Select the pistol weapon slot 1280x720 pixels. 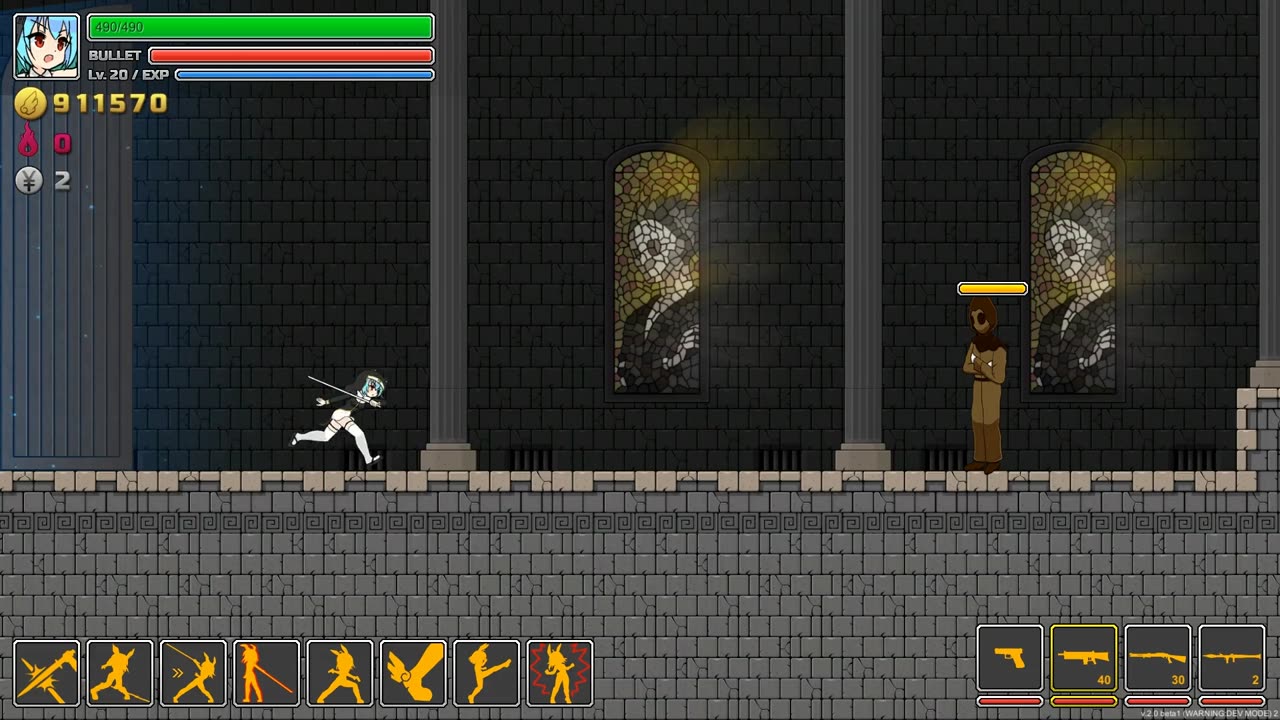coord(1010,658)
